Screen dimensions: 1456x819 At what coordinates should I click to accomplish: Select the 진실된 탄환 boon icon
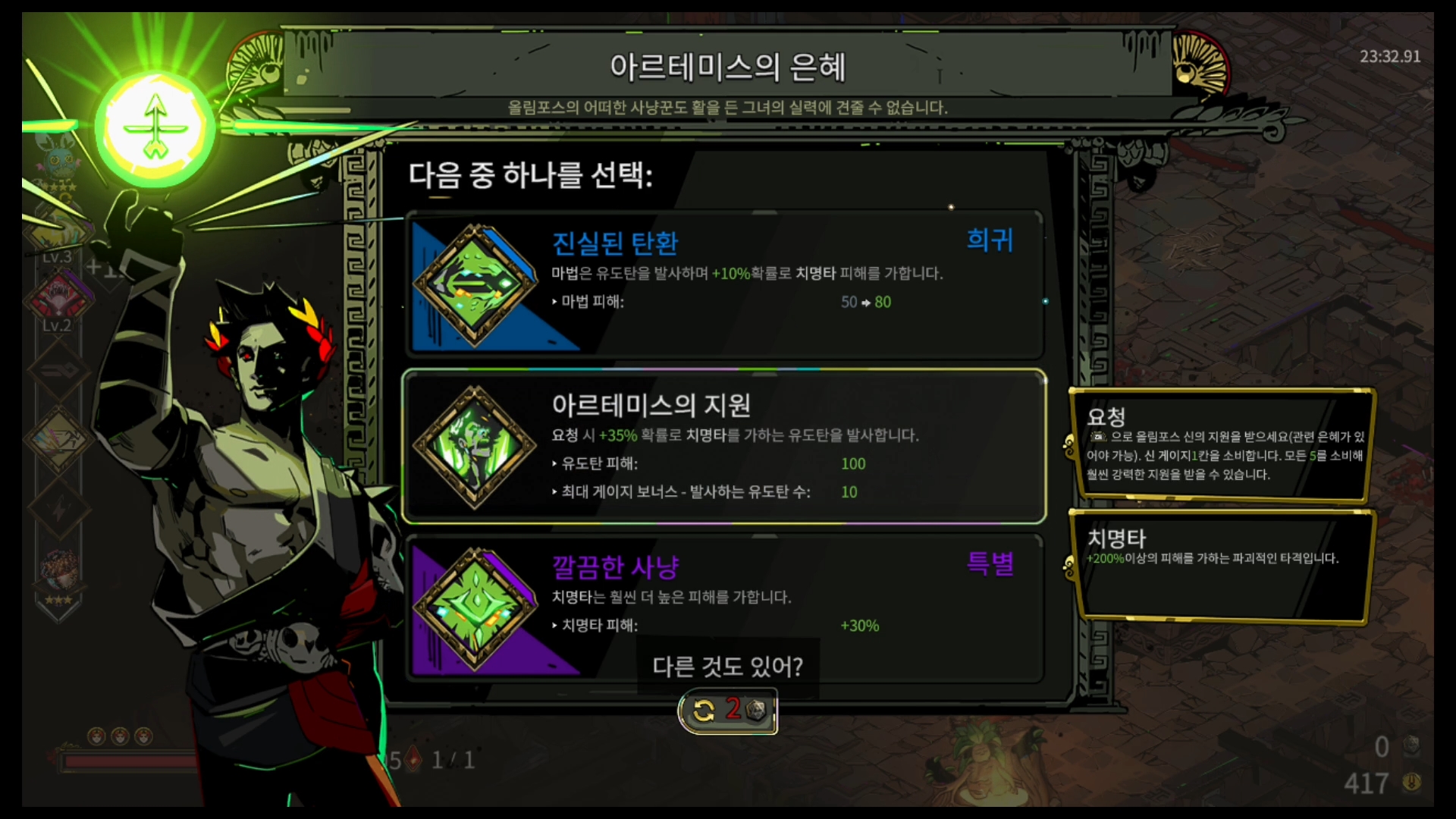[x=474, y=288]
